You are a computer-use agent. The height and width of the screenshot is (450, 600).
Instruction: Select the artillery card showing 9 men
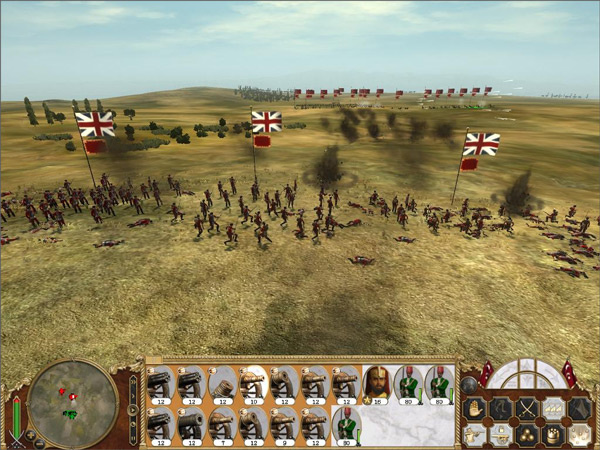[282, 424]
